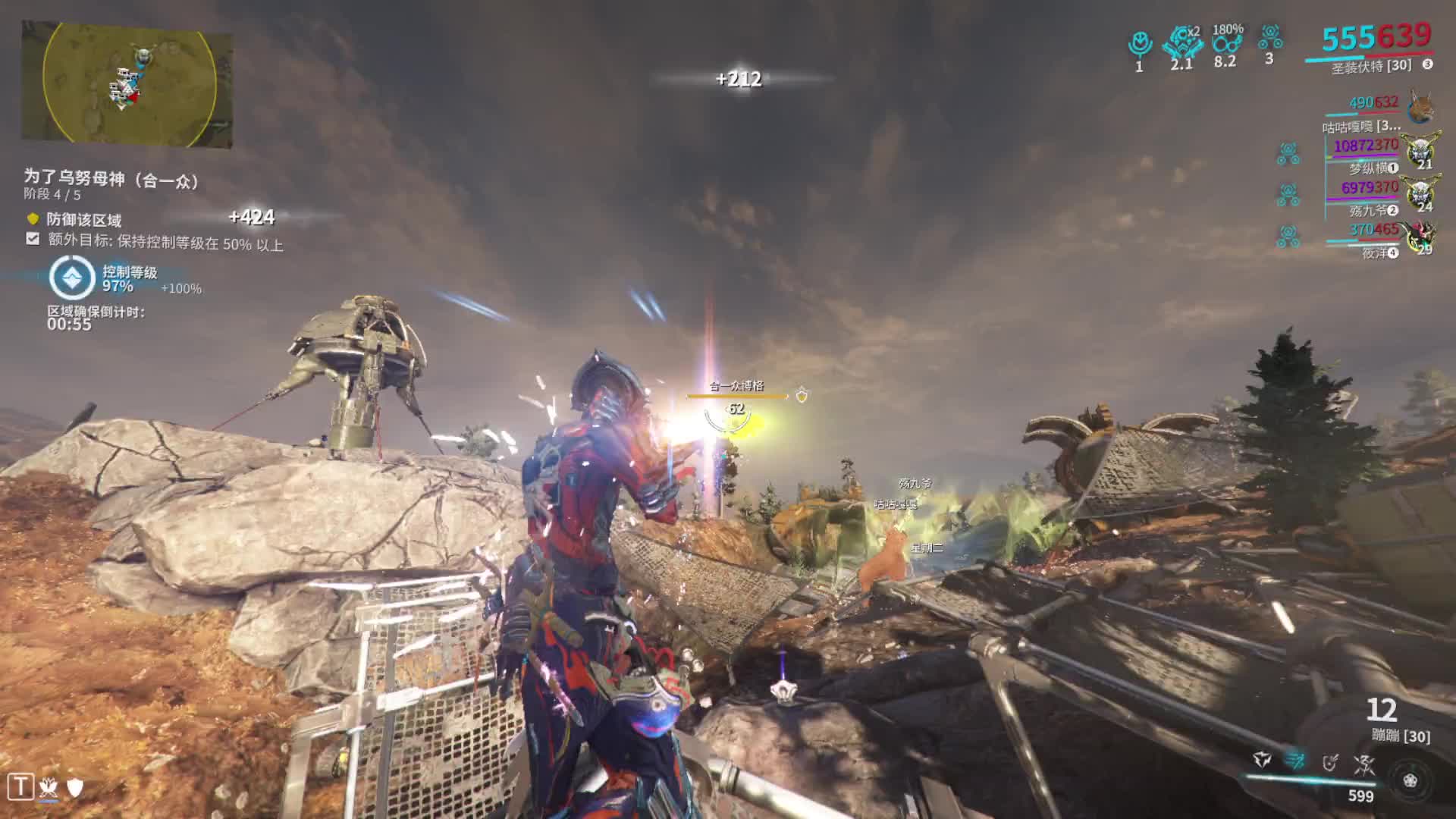Viewport: 1456px width, 819px height.
Task: Activate the third shield-shaped ability
Action: coord(1330,762)
